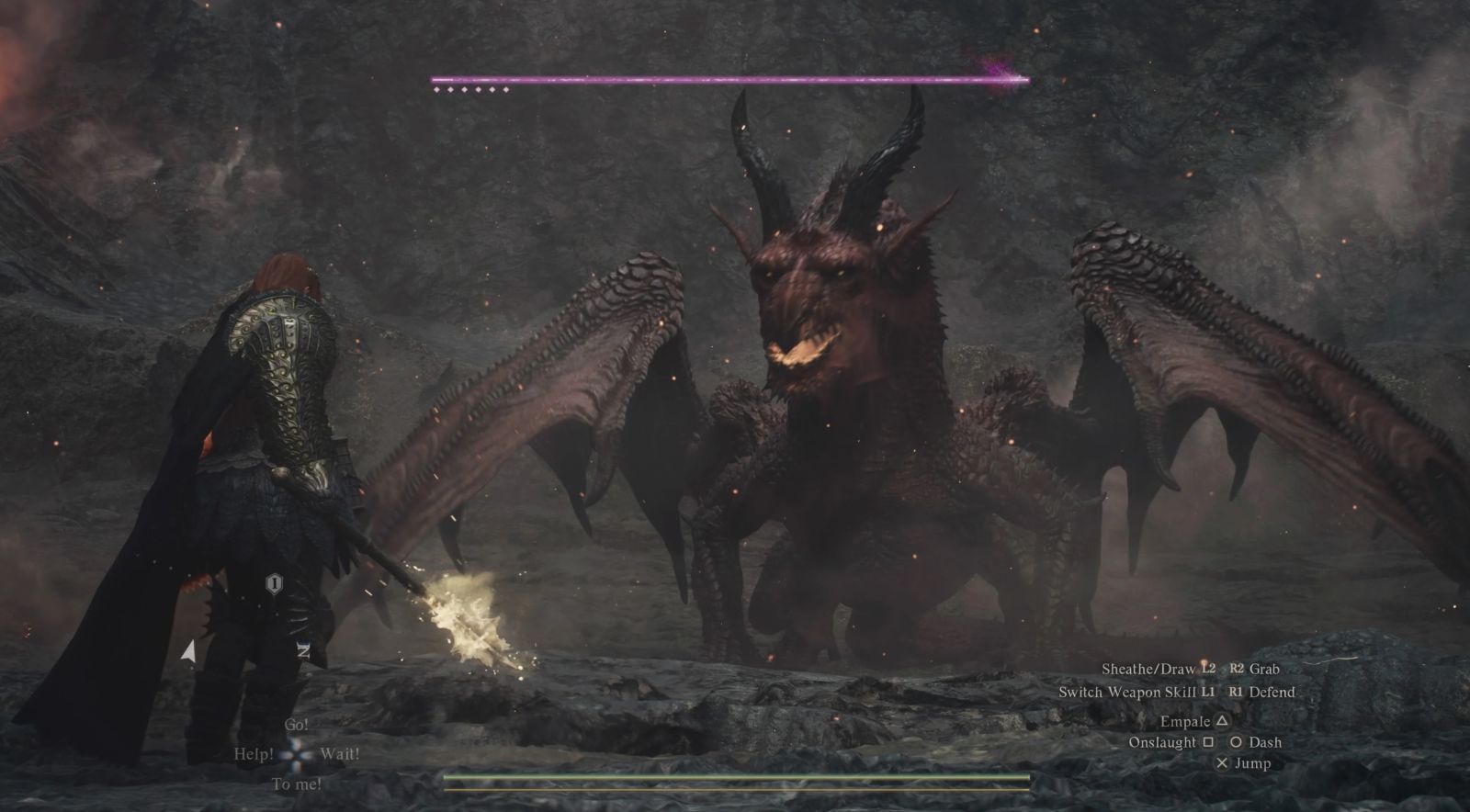Choose the Switch Weapon Skill label
This screenshot has height=812, width=1470.
[1127, 693]
